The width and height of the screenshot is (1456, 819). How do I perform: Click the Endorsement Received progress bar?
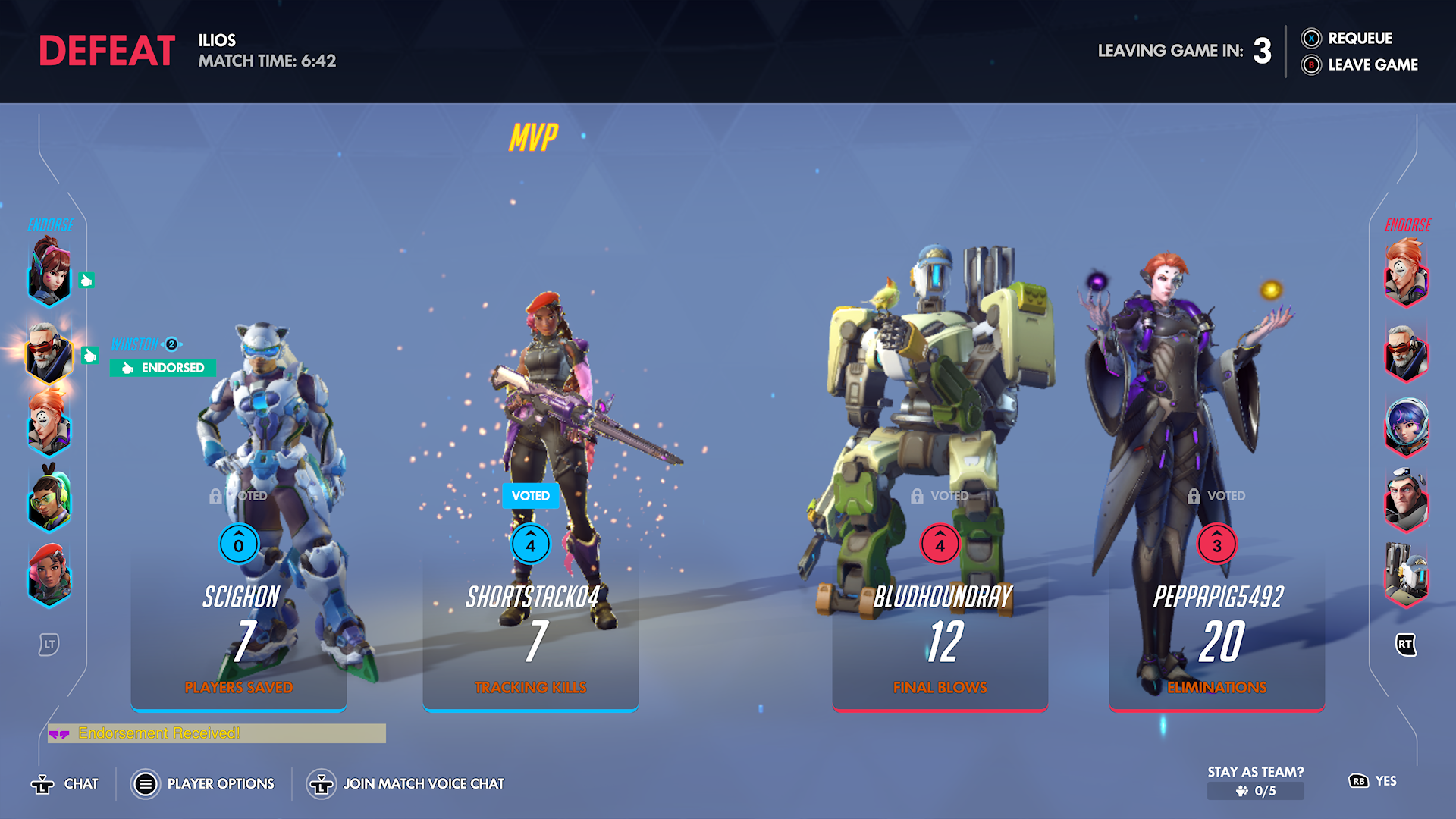click(216, 733)
